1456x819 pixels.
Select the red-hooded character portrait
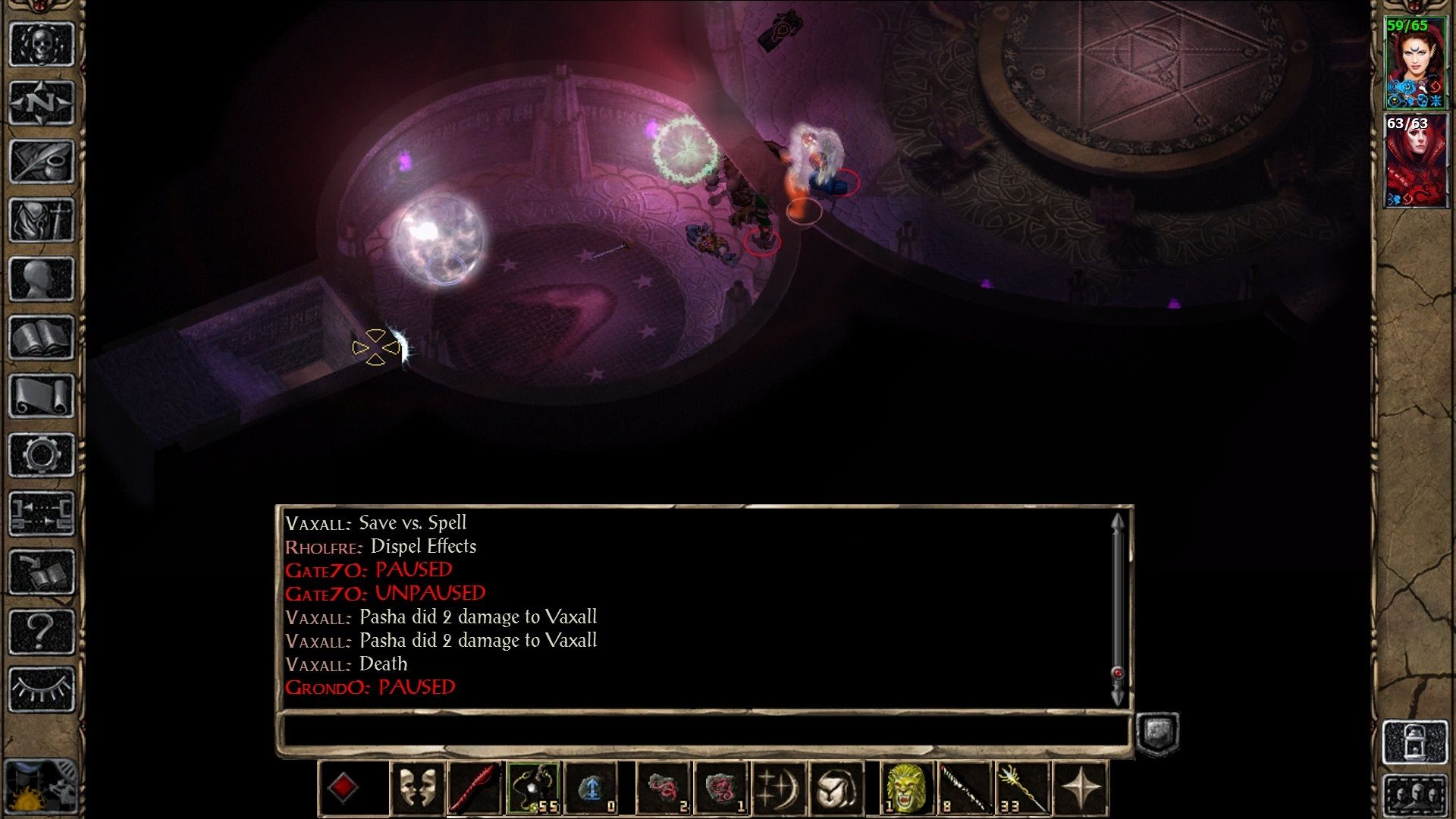(1414, 161)
